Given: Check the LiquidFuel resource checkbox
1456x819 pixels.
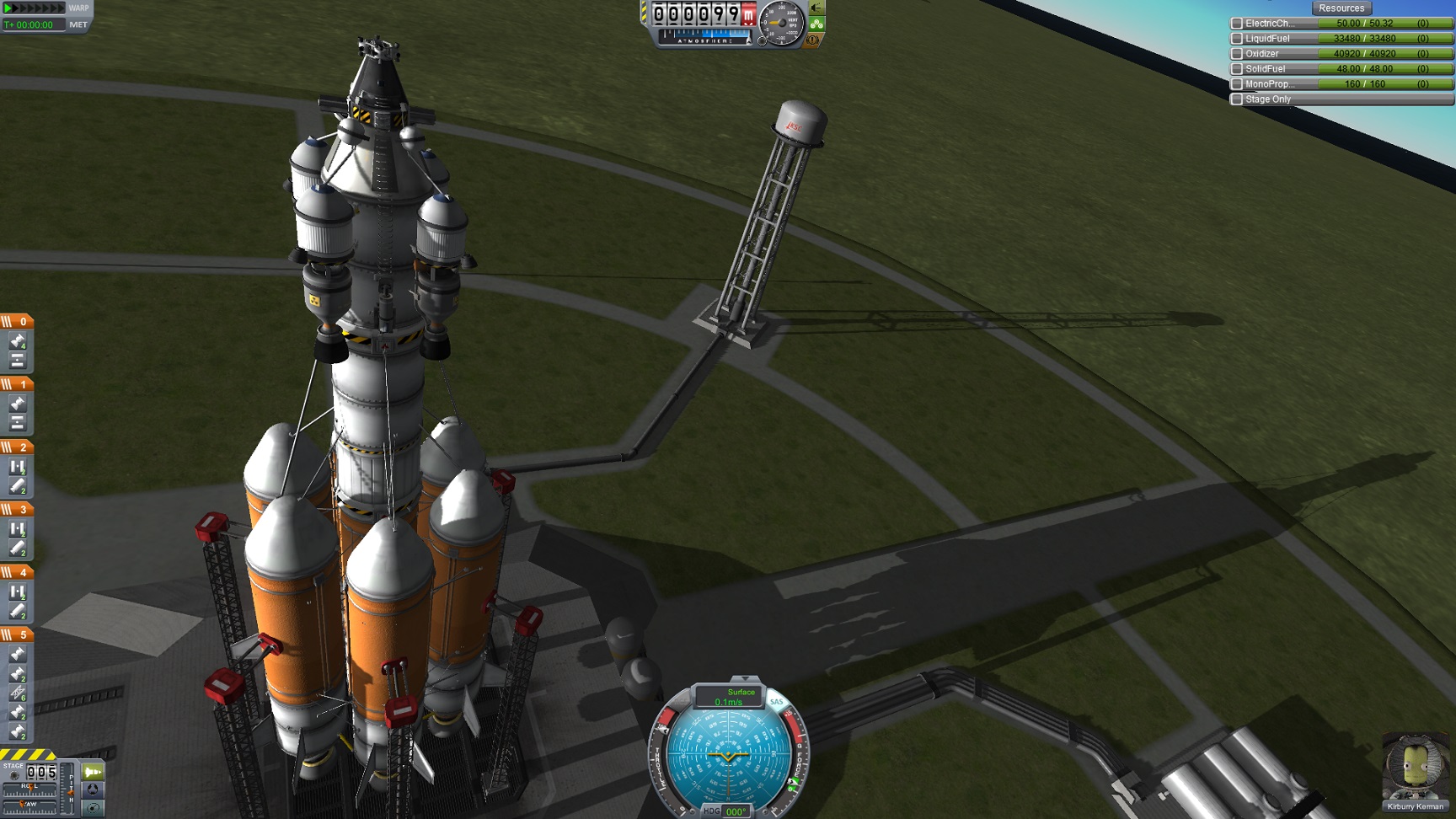Looking at the screenshot, I should (x=1237, y=39).
